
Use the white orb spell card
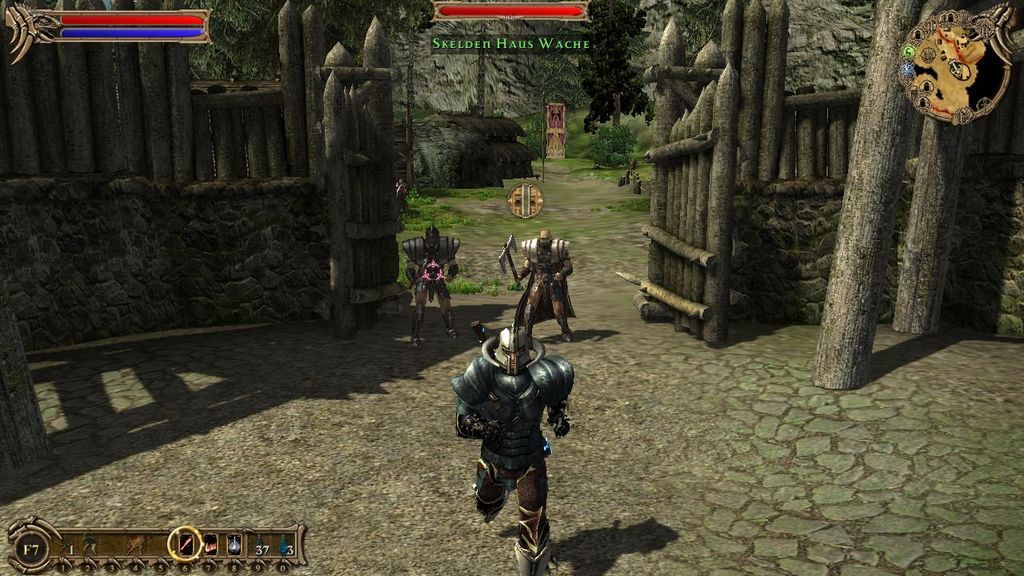tap(233, 544)
